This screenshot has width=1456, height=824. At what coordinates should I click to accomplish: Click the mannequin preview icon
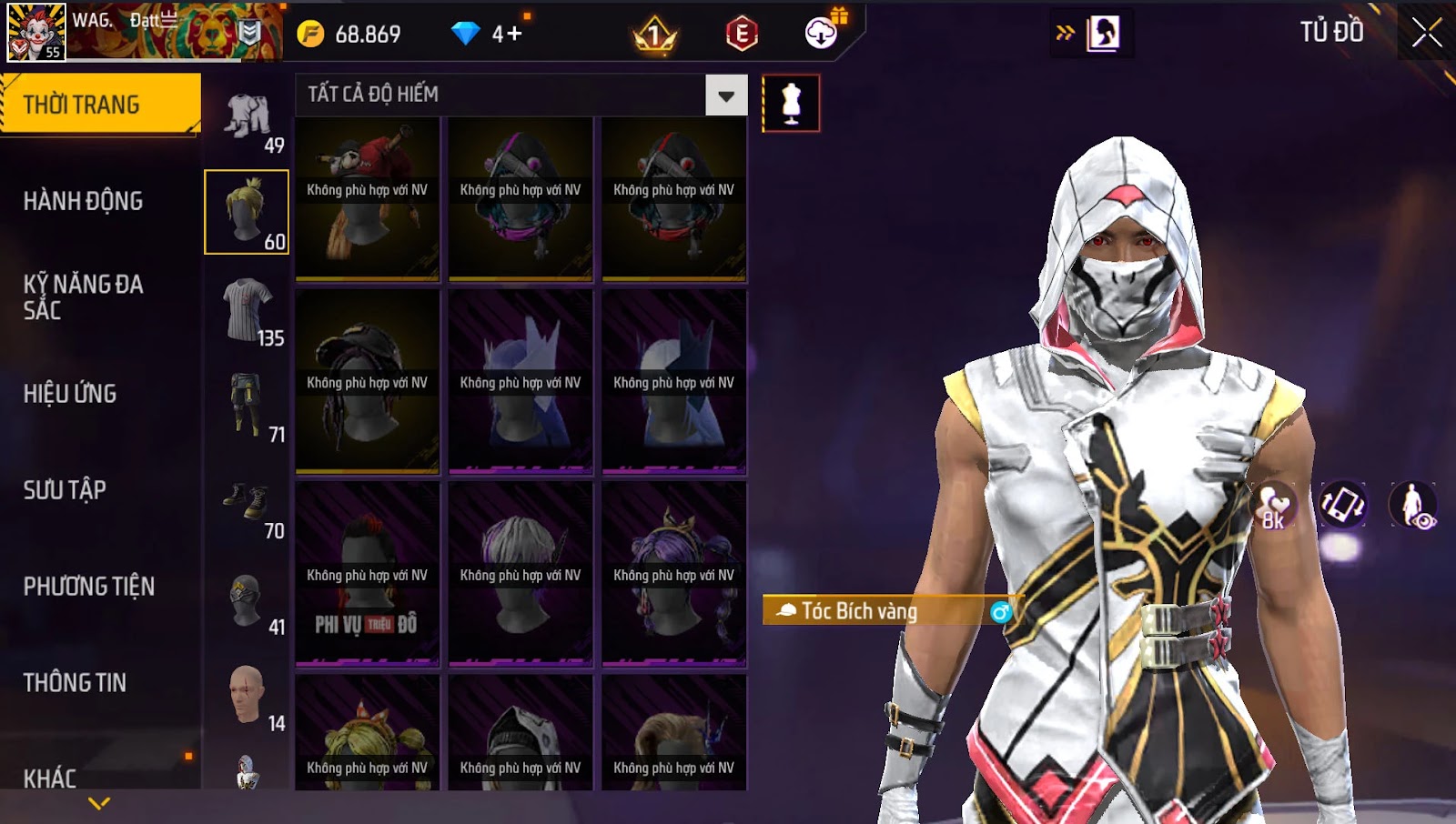[x=791, y=103]
